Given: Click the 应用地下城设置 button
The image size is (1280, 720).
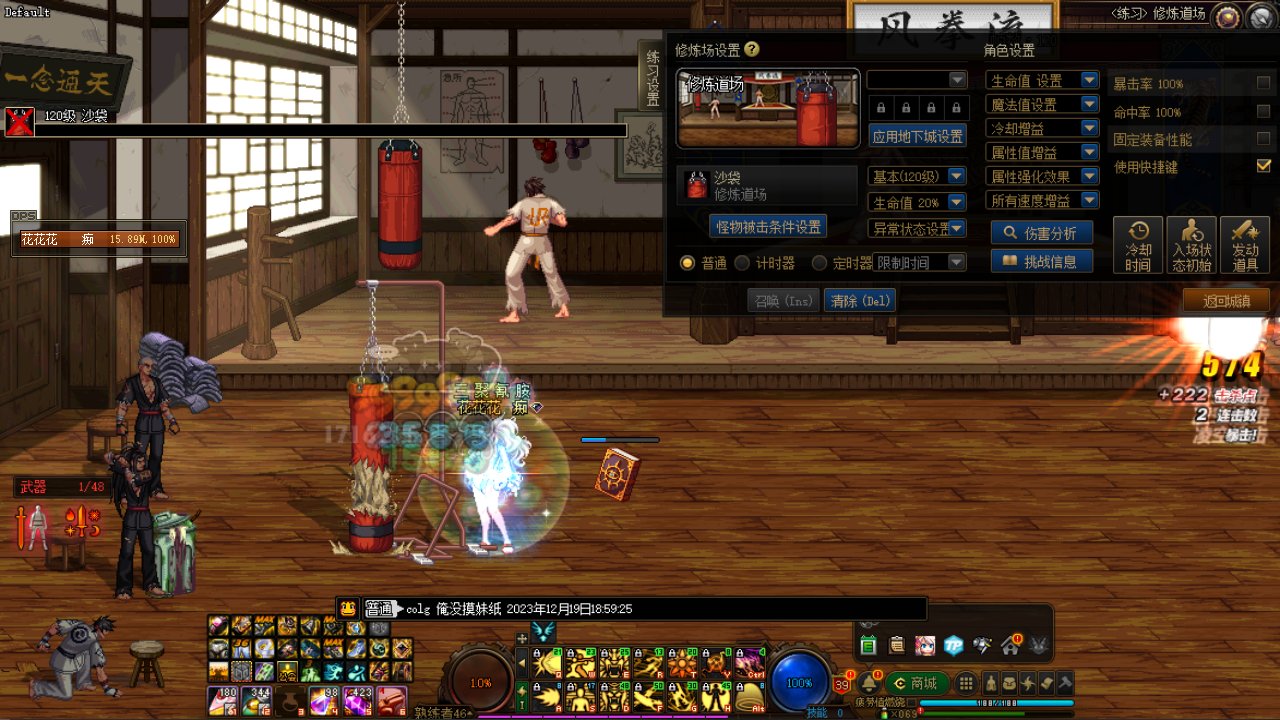Looking at the screenshot, I should 917,136.
